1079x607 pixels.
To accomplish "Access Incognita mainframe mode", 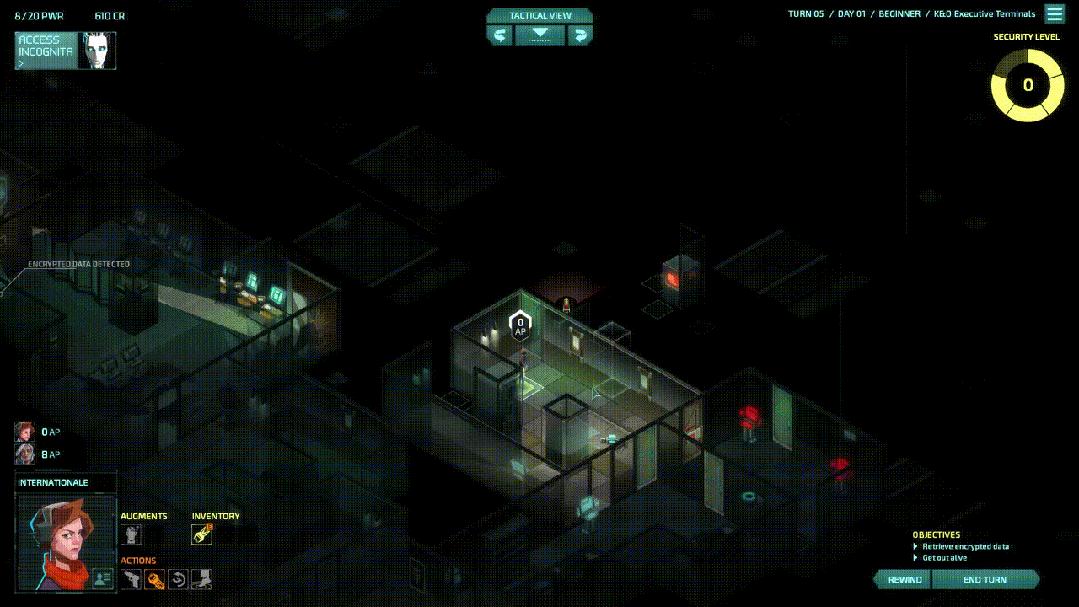I will (65, 50).
